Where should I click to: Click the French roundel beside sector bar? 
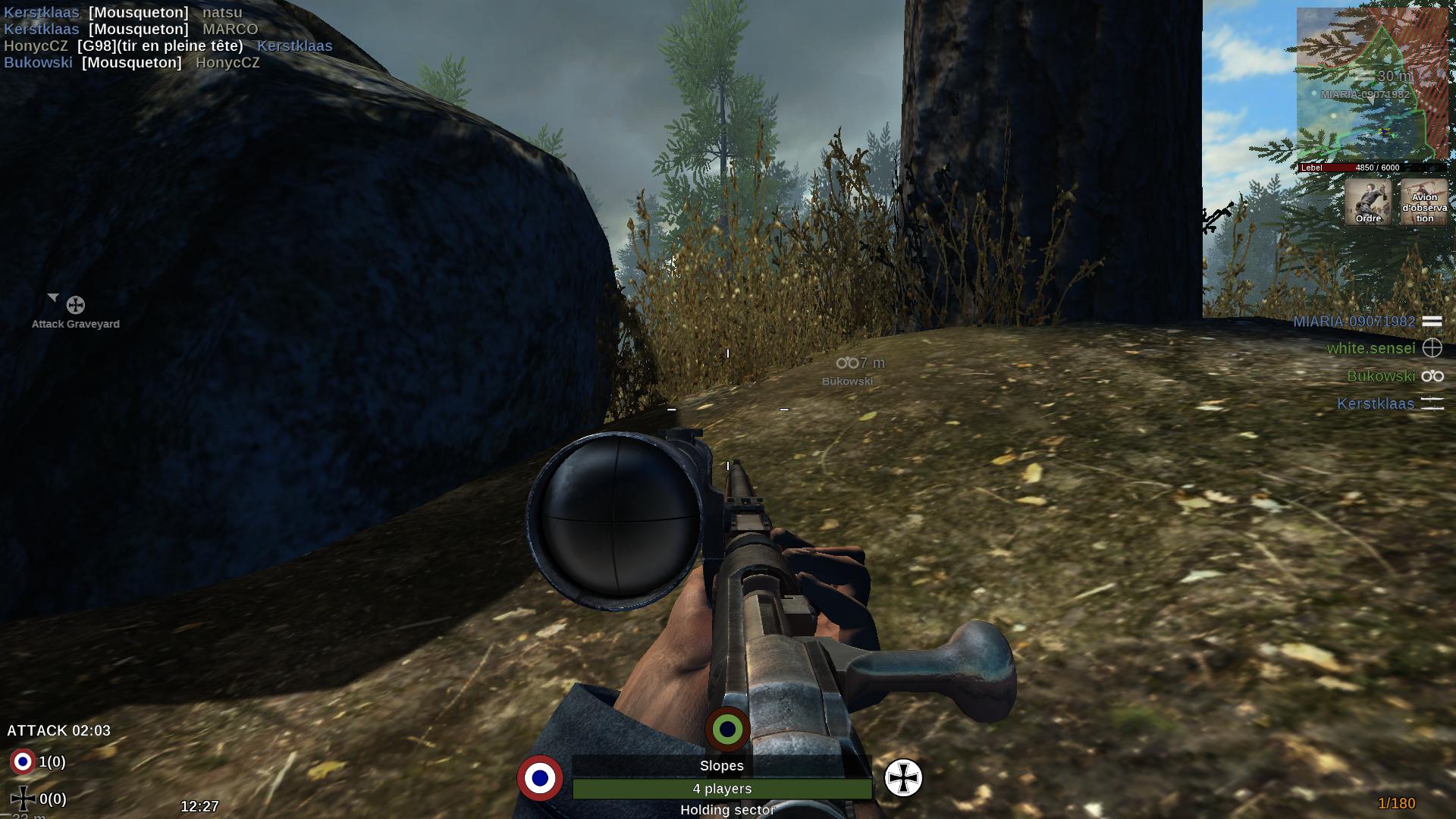[540, 778]
